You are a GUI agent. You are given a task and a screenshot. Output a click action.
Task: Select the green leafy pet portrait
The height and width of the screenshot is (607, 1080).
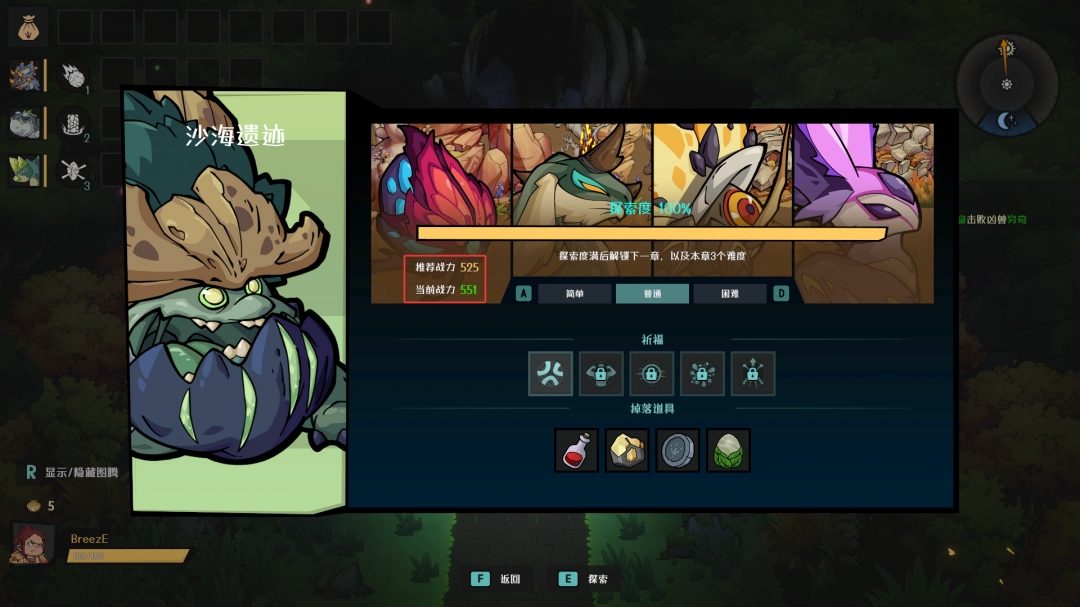(25, 170)
